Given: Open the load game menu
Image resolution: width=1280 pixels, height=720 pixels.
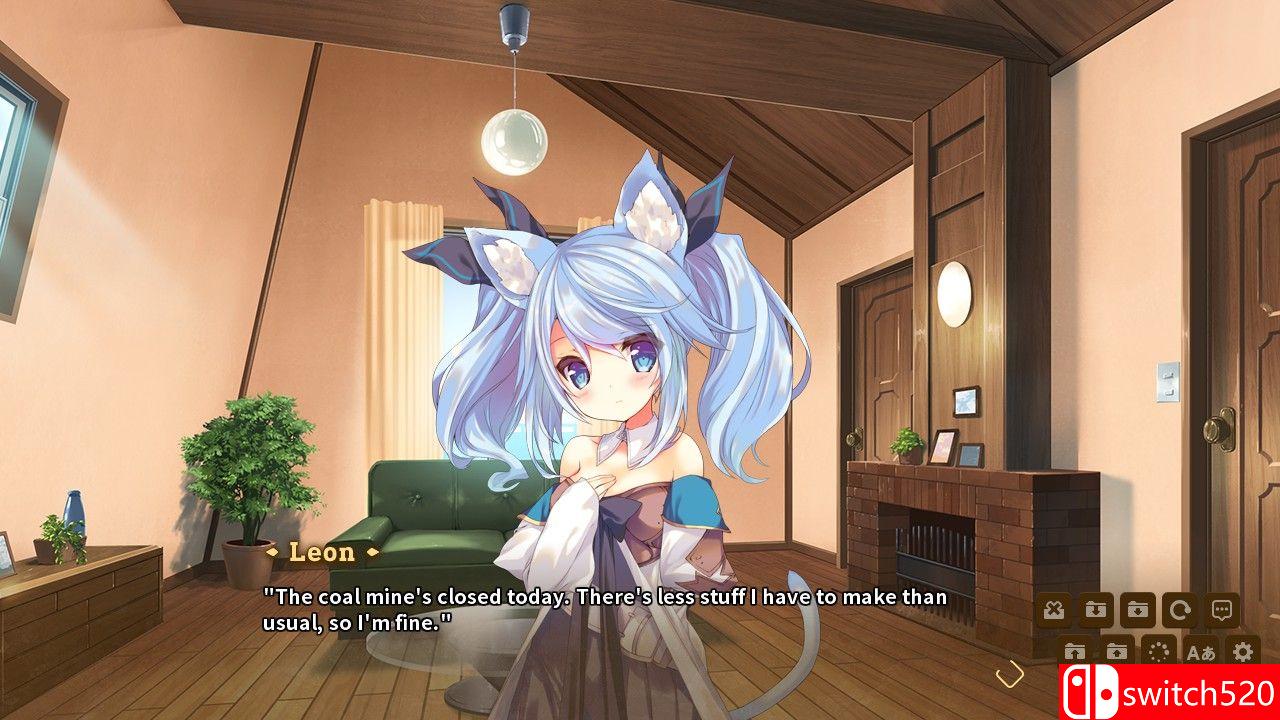Looking at the screenshot, I should (1117, 650).
